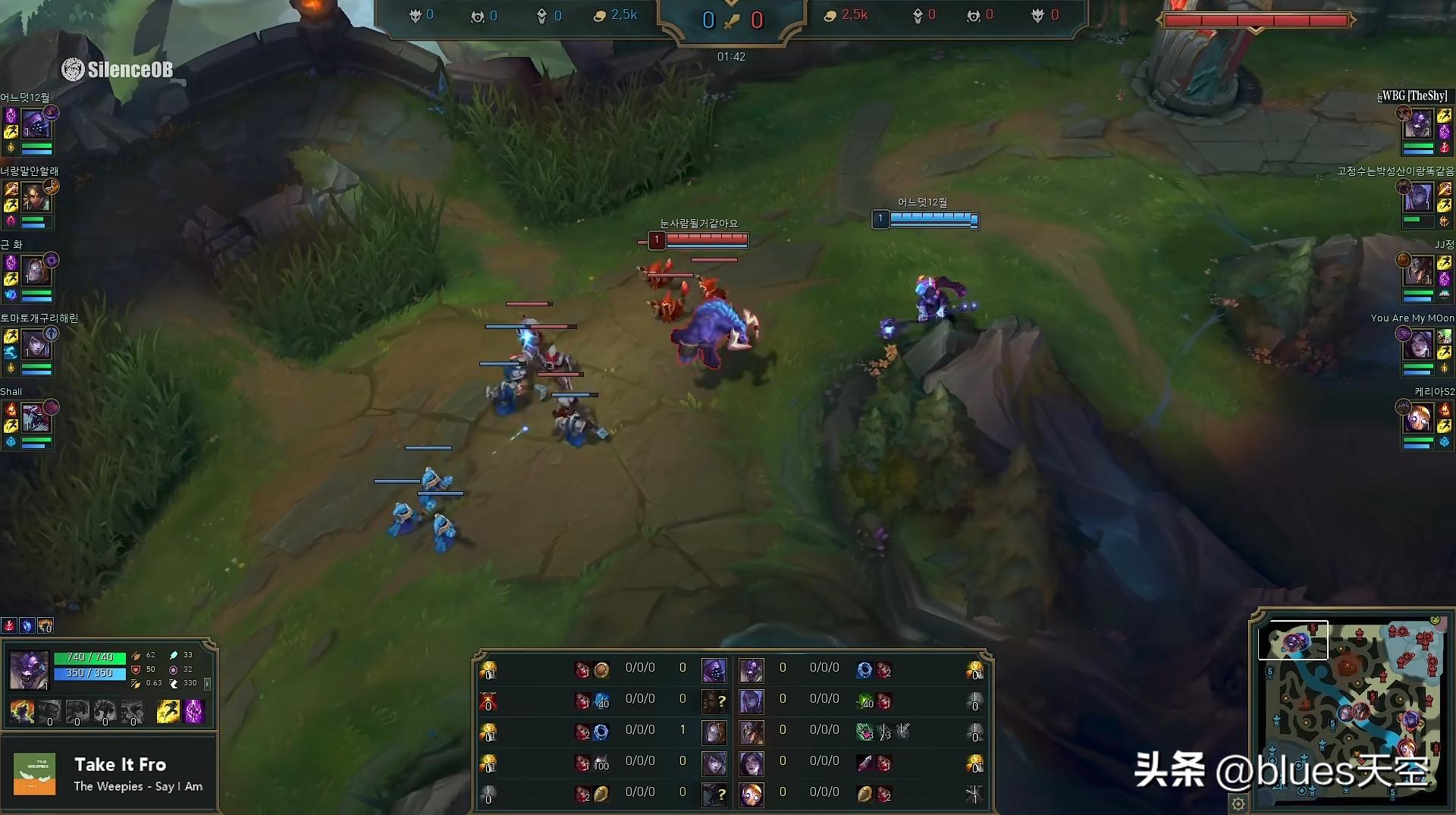
Task: Expand the champion stats panel arrow
Action: (x=207, y=683)
